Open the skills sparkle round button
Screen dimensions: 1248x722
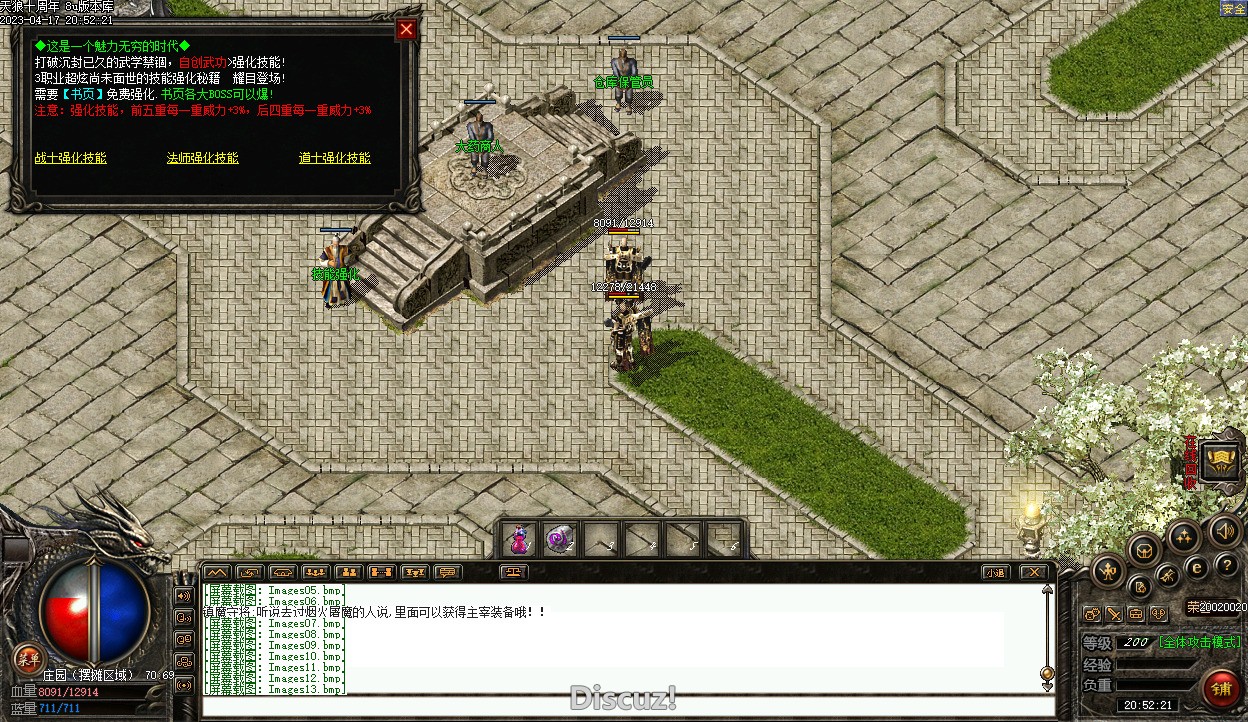(x=1183, y=537)
